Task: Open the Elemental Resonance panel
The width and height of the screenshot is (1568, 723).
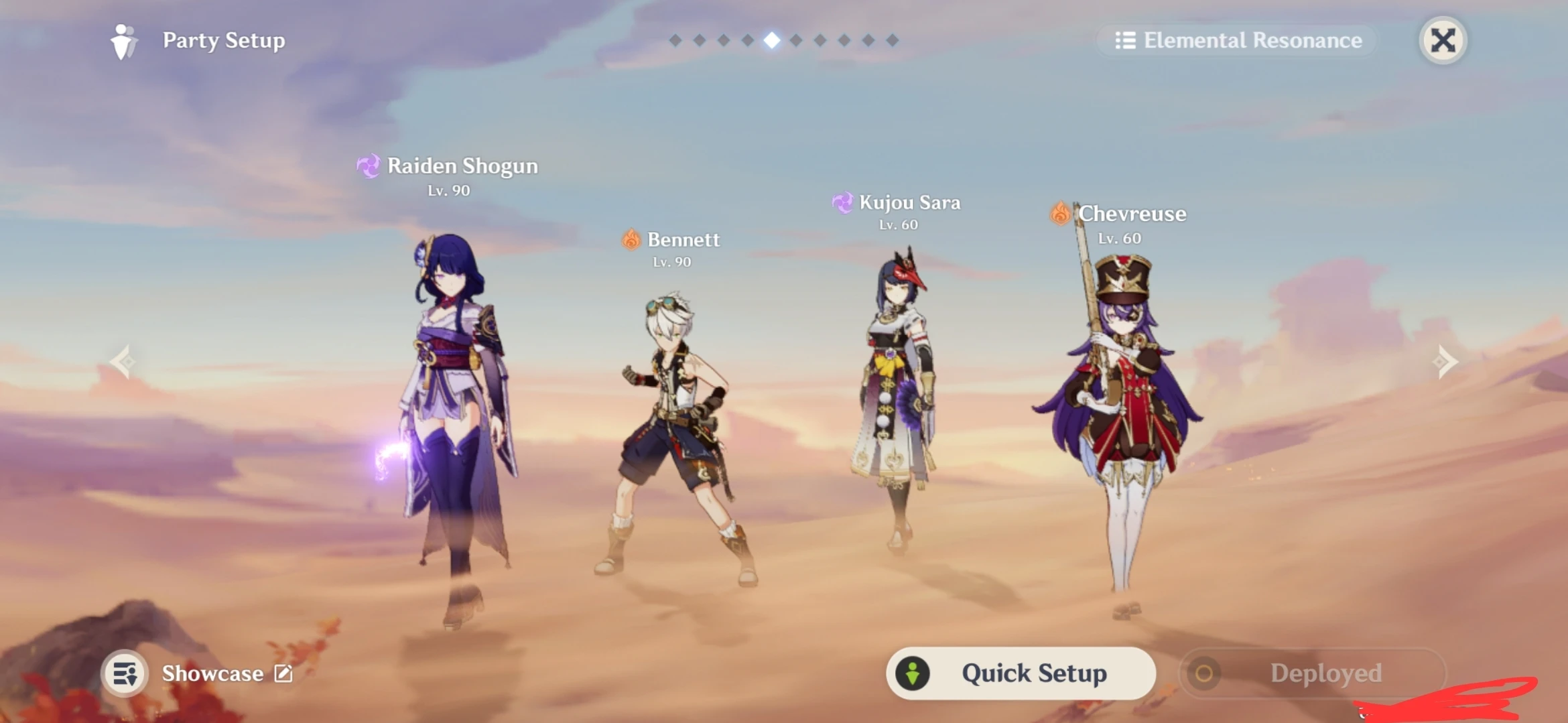Action: point(1240,41)
